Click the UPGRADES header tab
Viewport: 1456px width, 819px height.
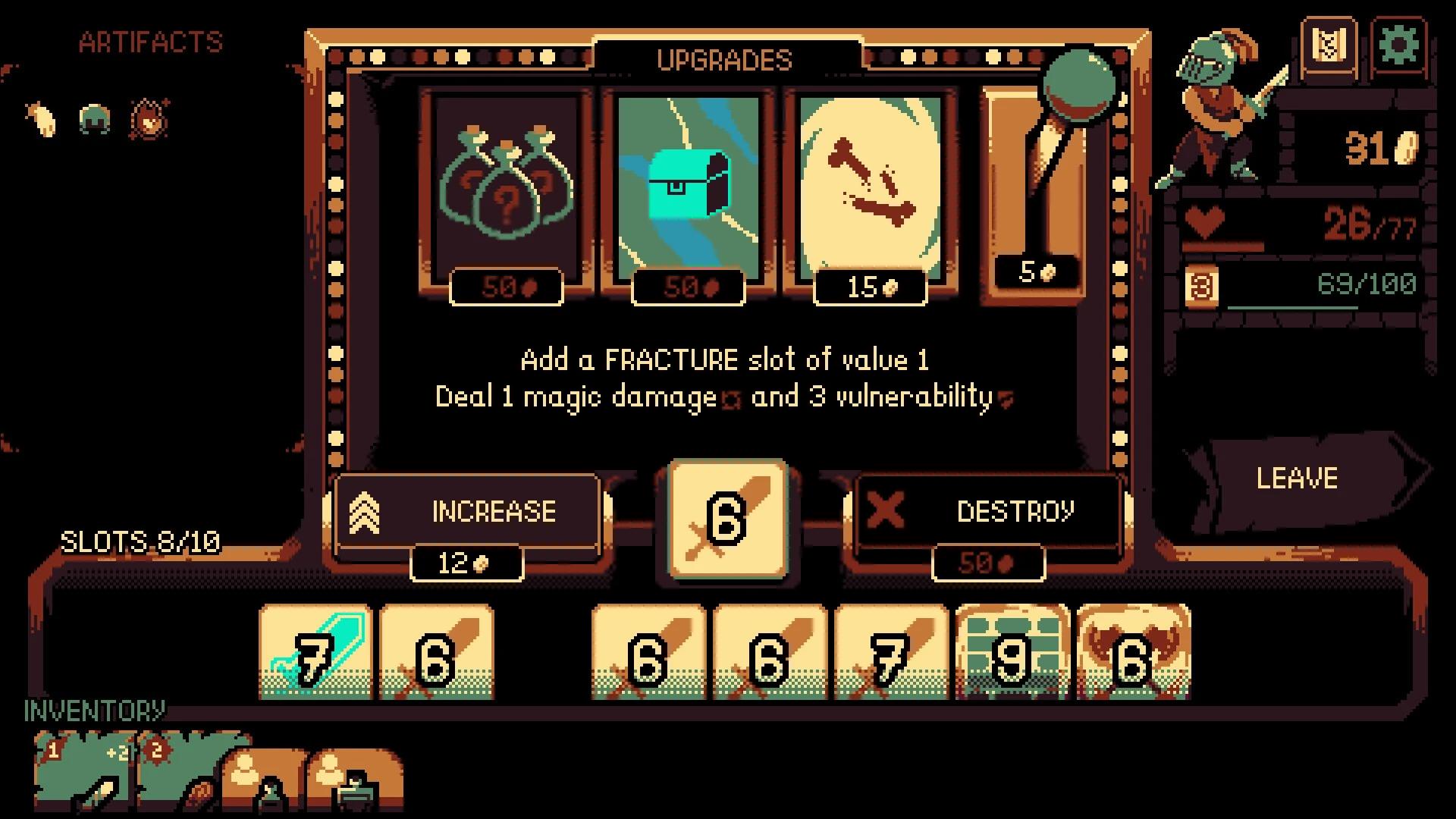[x=724, y=61]
